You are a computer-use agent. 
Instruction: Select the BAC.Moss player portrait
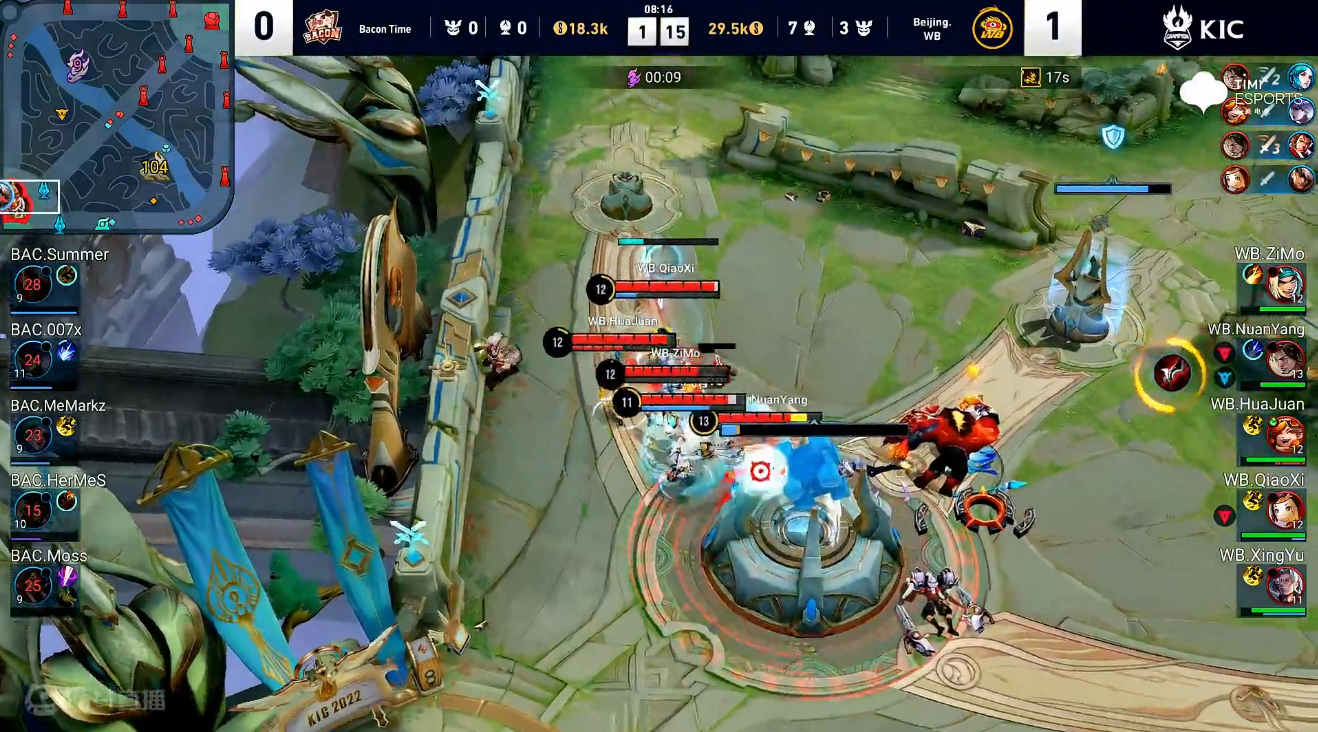click(32, 586)
